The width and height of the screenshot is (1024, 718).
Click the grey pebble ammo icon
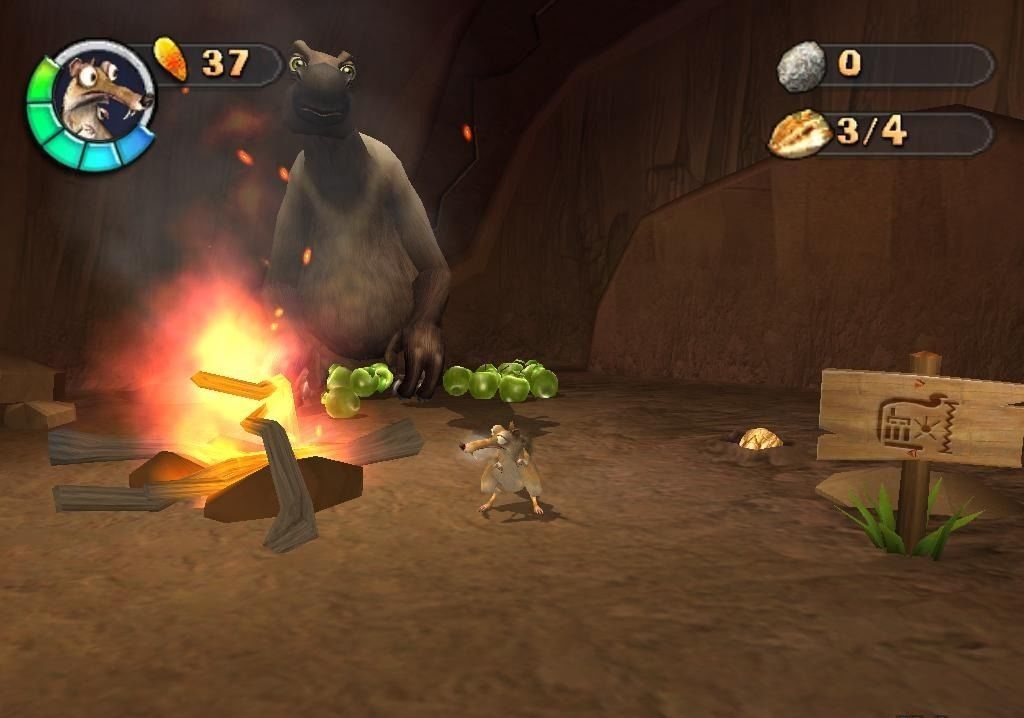point(801,66)
